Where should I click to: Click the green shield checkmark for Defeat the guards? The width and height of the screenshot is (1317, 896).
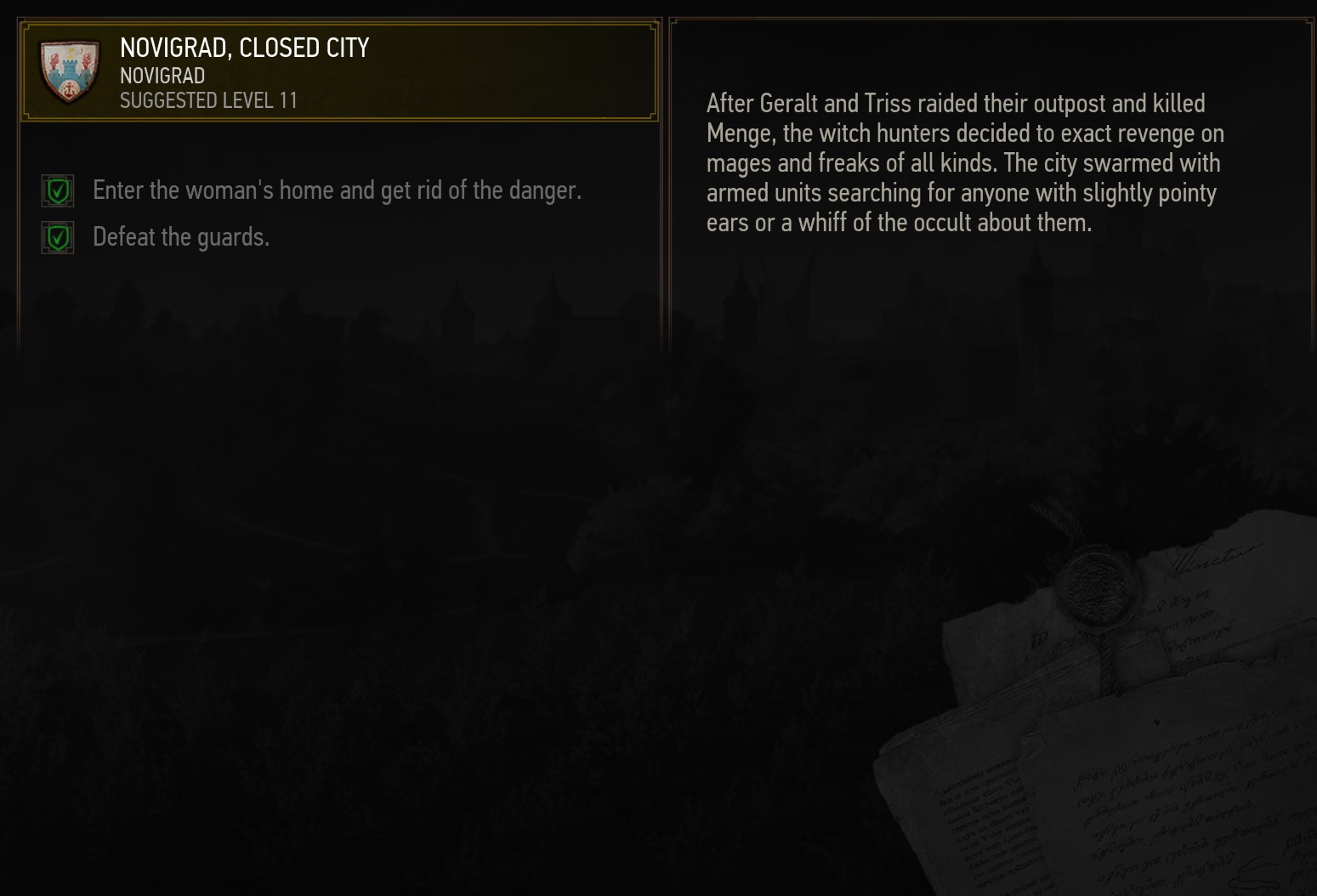click(x=57, y=236)
